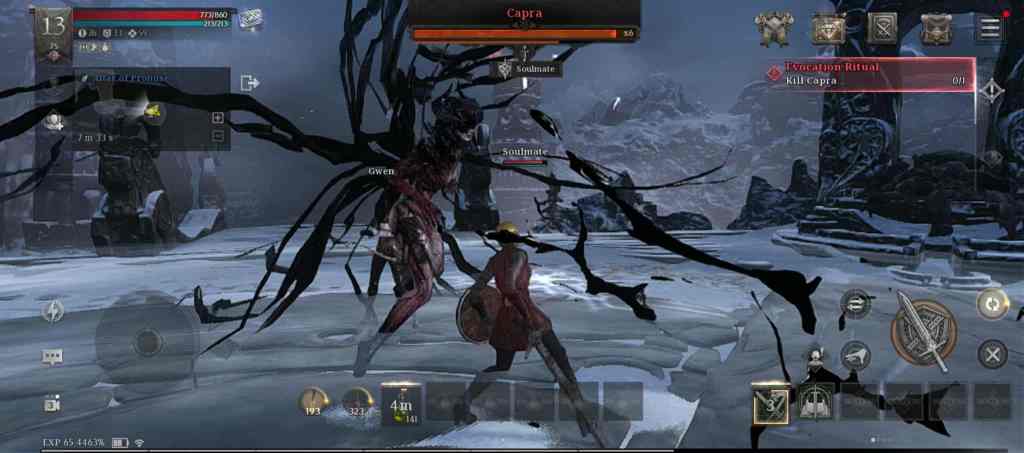Viewport: 1024px width, 453px height.
Task: Tap the round X cancel button
Action: coord(991,353)
